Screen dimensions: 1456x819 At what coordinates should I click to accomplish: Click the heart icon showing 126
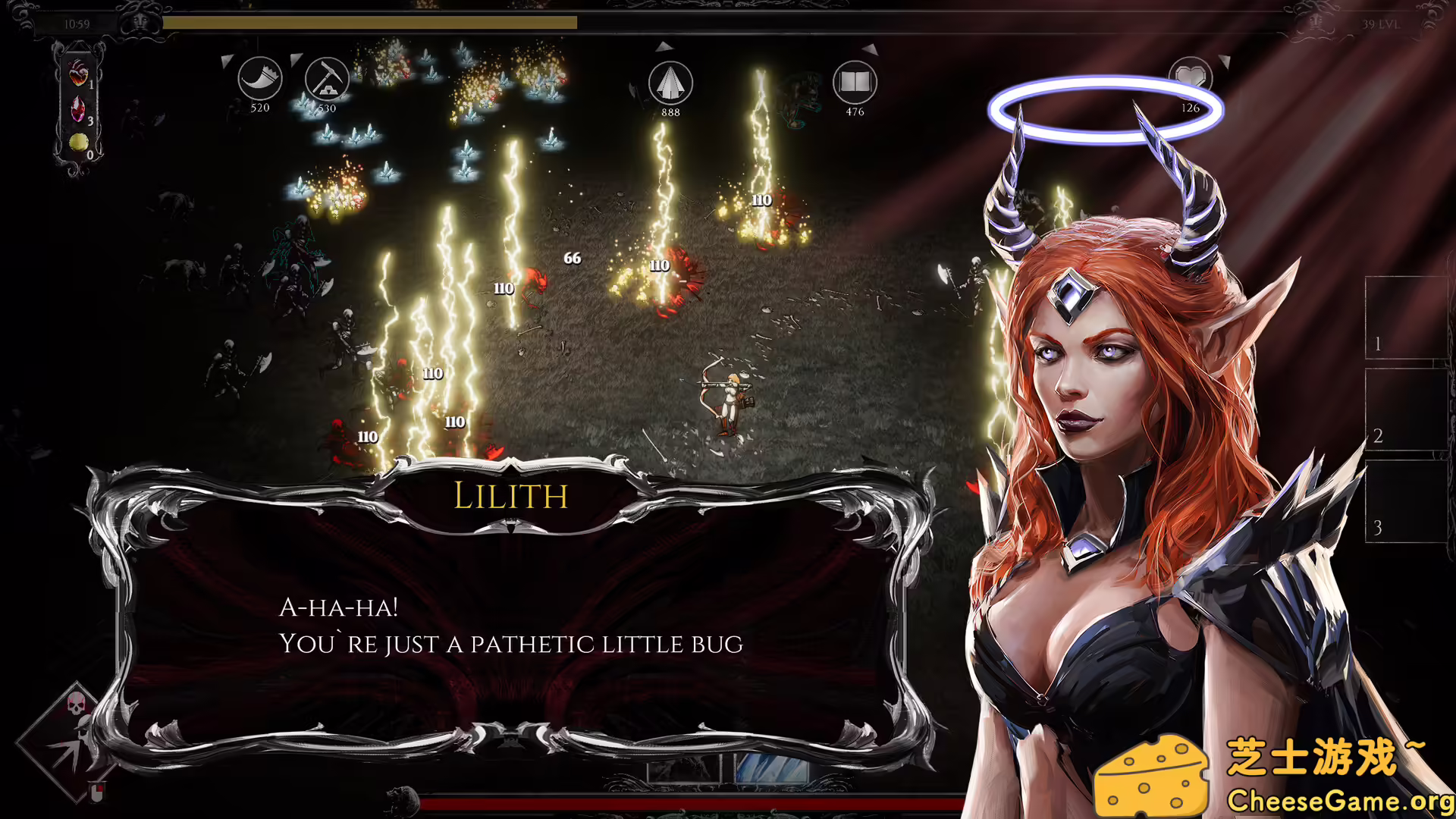pyautogui.click(x=1190, y=77)
